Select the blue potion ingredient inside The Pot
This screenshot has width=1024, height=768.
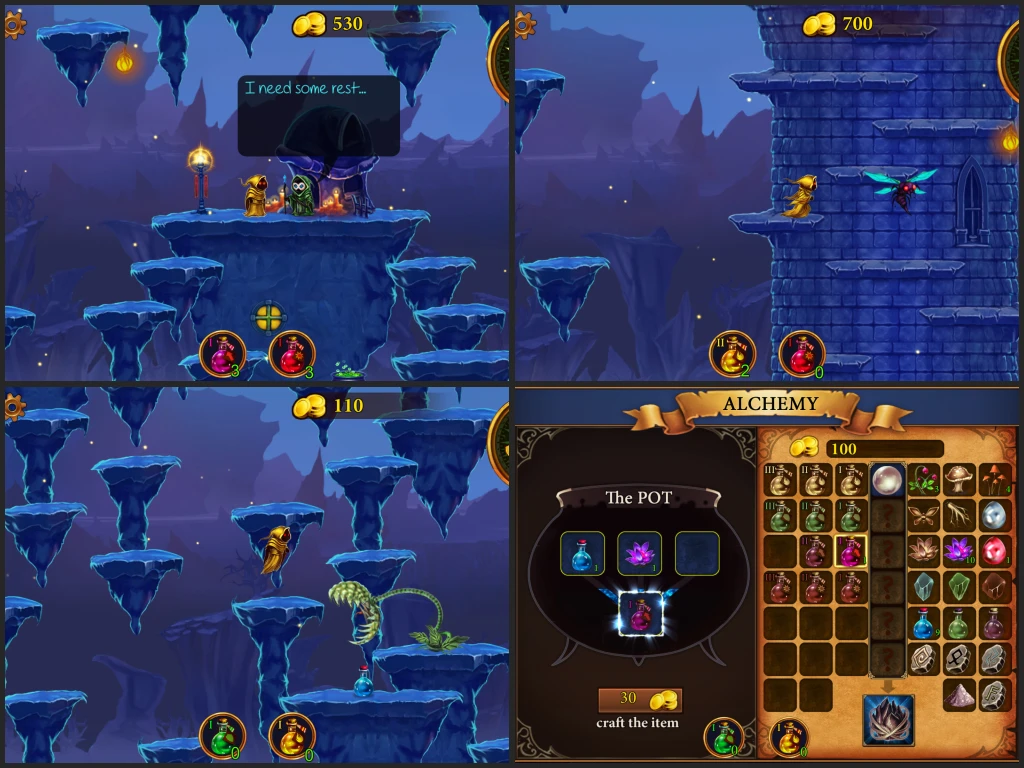583,553
